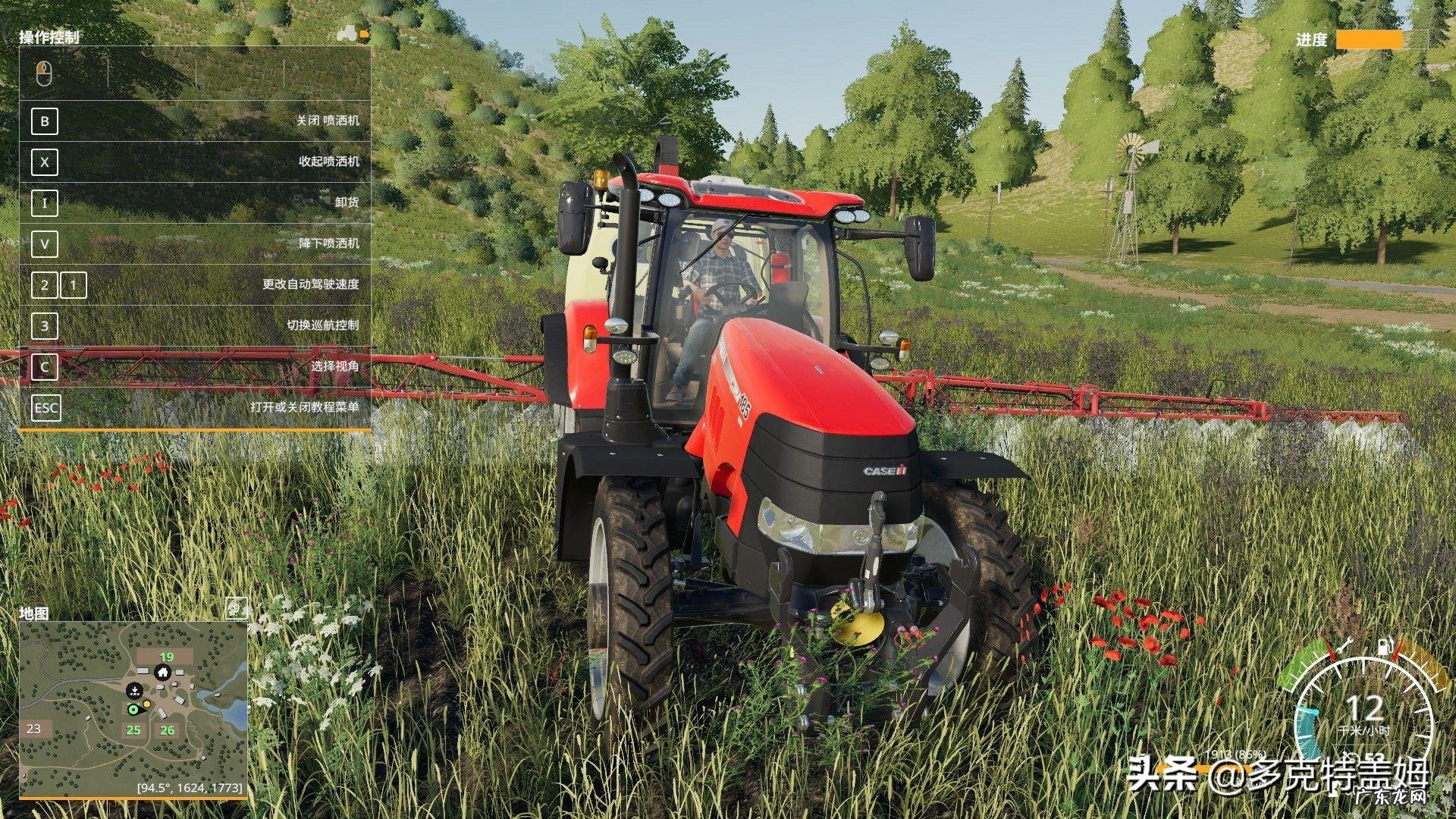
Task: Click the farmhouse marker on the minimap
Action: (162, 672)
